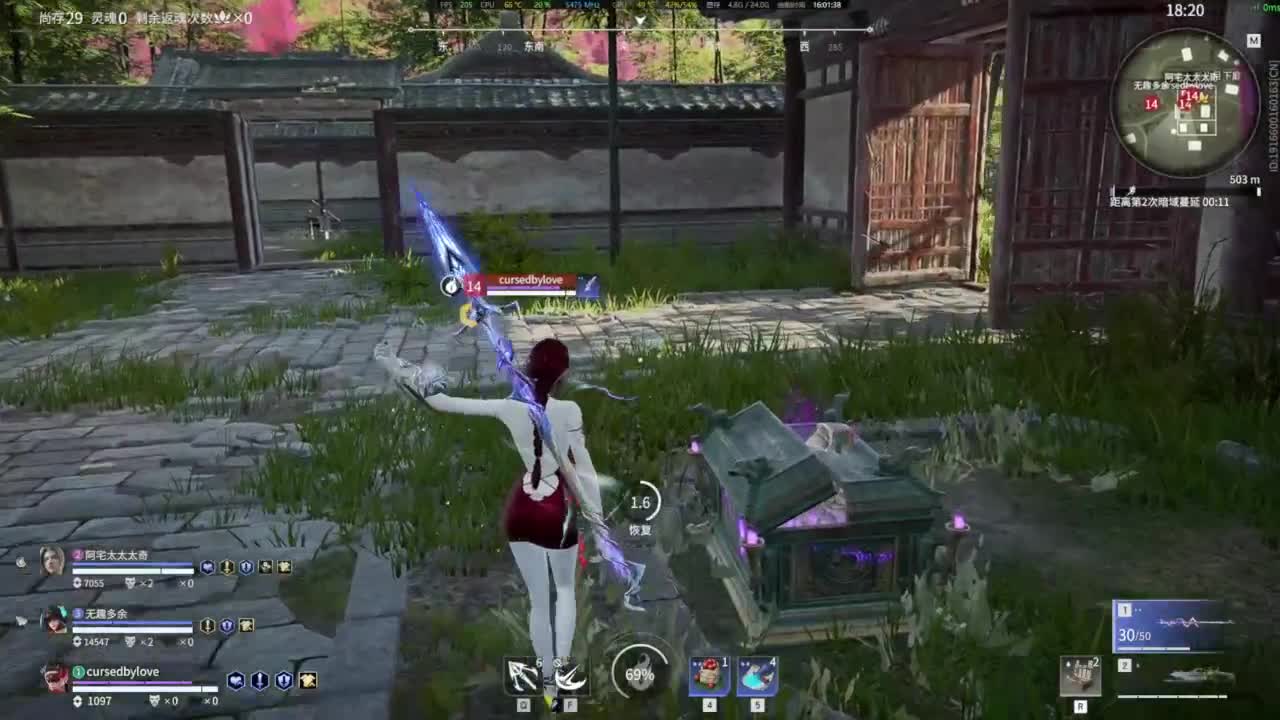Click the purple heart buff icon beside cursedbylove
This screenshot has height=720, width=1280.
tap(235, 680)
